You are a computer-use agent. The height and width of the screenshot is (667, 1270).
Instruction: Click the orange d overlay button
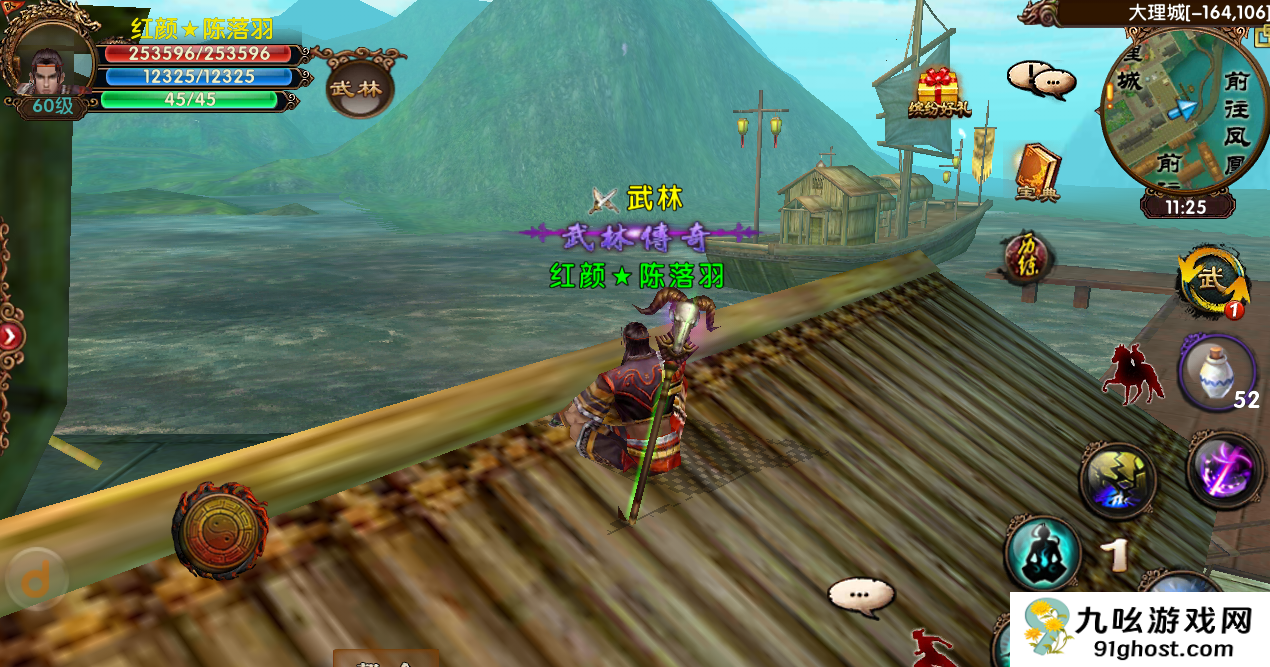click(35, 580)
